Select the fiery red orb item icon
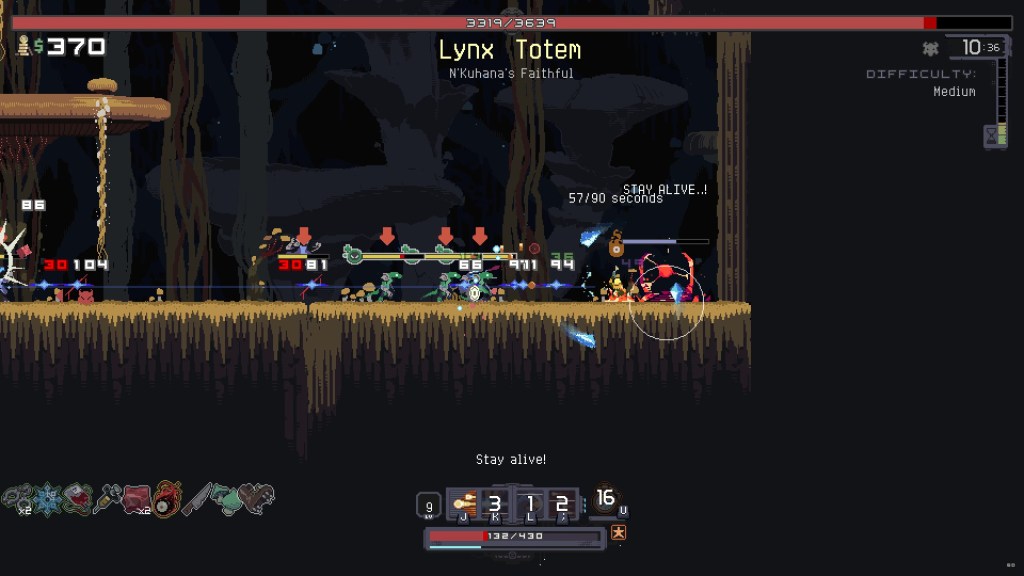The width and height of the screenshot is (1024, 576). (167, 497)
